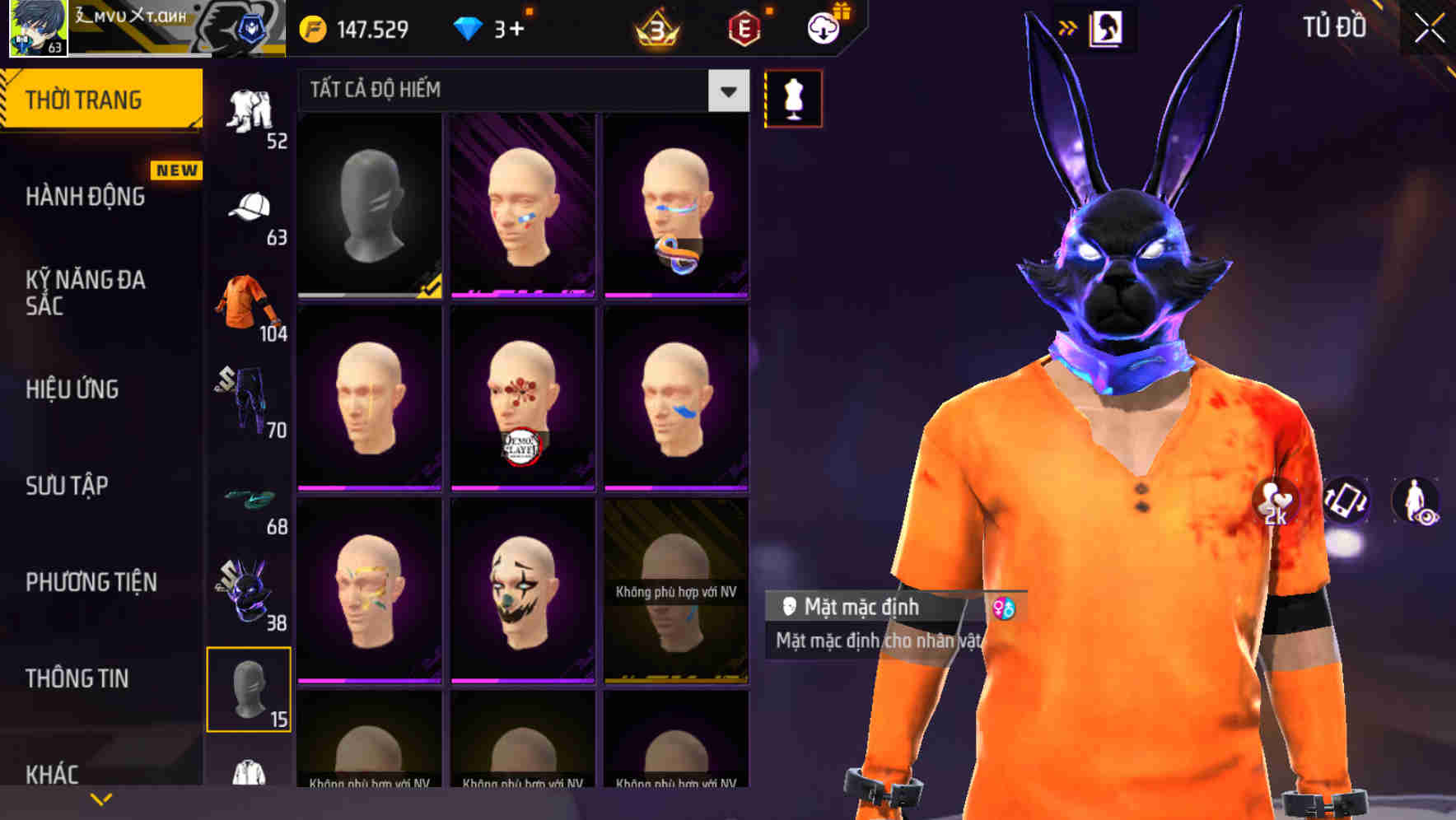This screenshot has height=820, width=1456.
Task: Open the cloud download gift icon
Action: (x=824, y=27)
